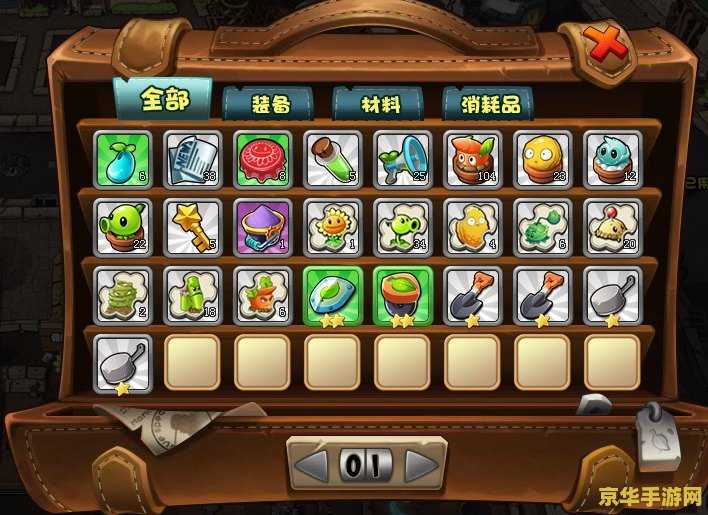Select the yellow squash puzzle piece
Image resolution: width=708 pixels, height=515 pixels.
point(473,227)
